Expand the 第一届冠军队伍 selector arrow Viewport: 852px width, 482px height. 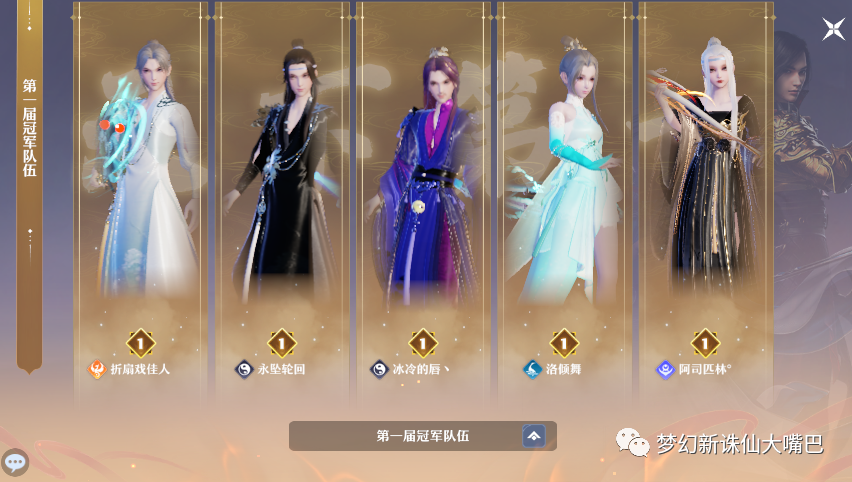(x=534, y=436)
